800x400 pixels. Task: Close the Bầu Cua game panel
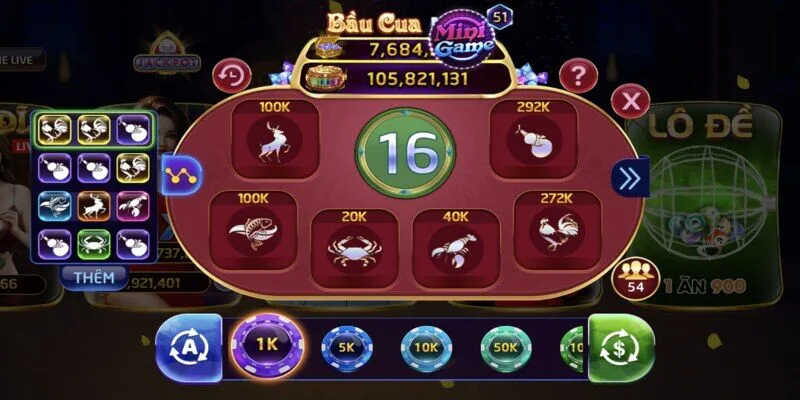[630, 100]
